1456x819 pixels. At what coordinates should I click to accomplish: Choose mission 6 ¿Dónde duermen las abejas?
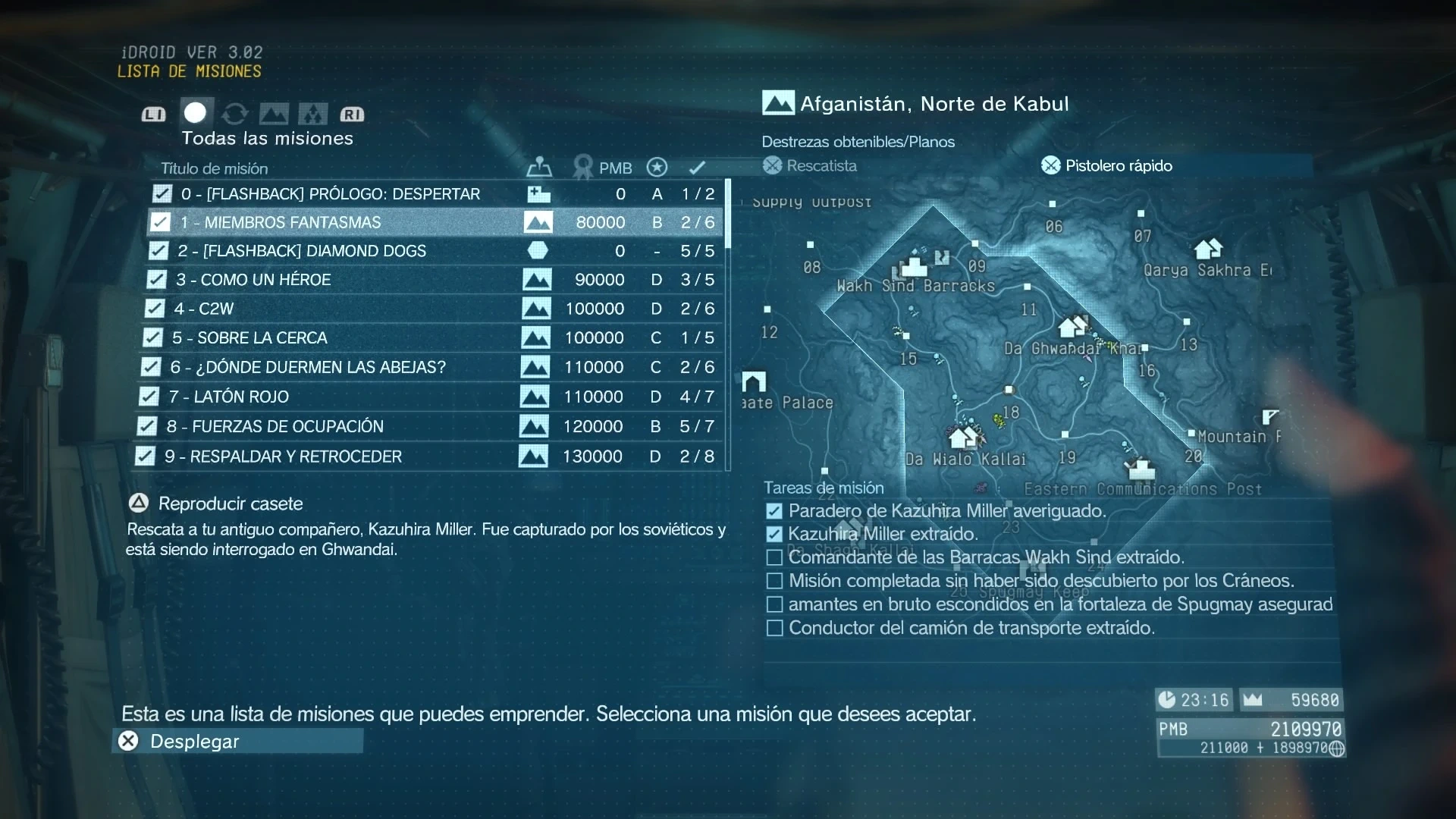(307, 367)
